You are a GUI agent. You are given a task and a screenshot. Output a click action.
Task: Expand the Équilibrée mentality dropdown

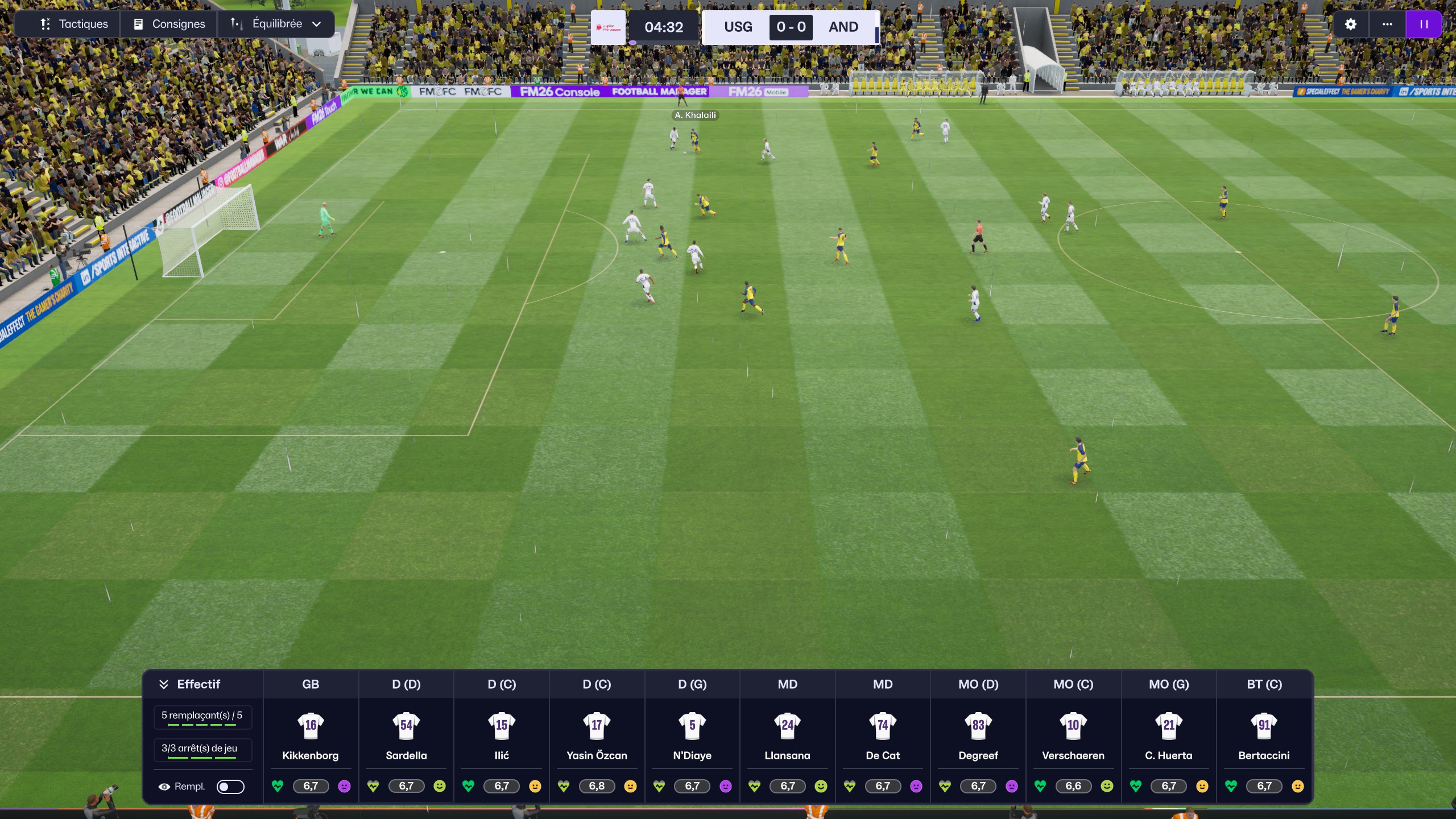[276, 24]
